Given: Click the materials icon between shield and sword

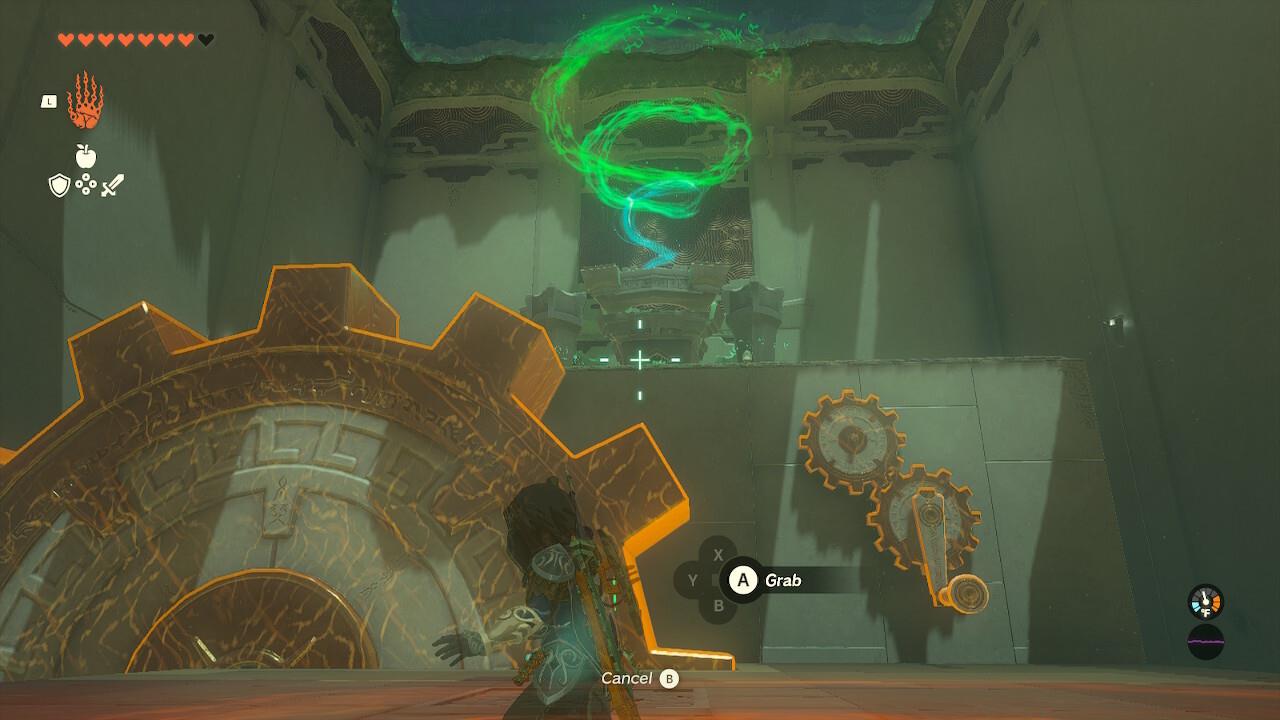Looking at the screenshot, I should coord(86,183).
